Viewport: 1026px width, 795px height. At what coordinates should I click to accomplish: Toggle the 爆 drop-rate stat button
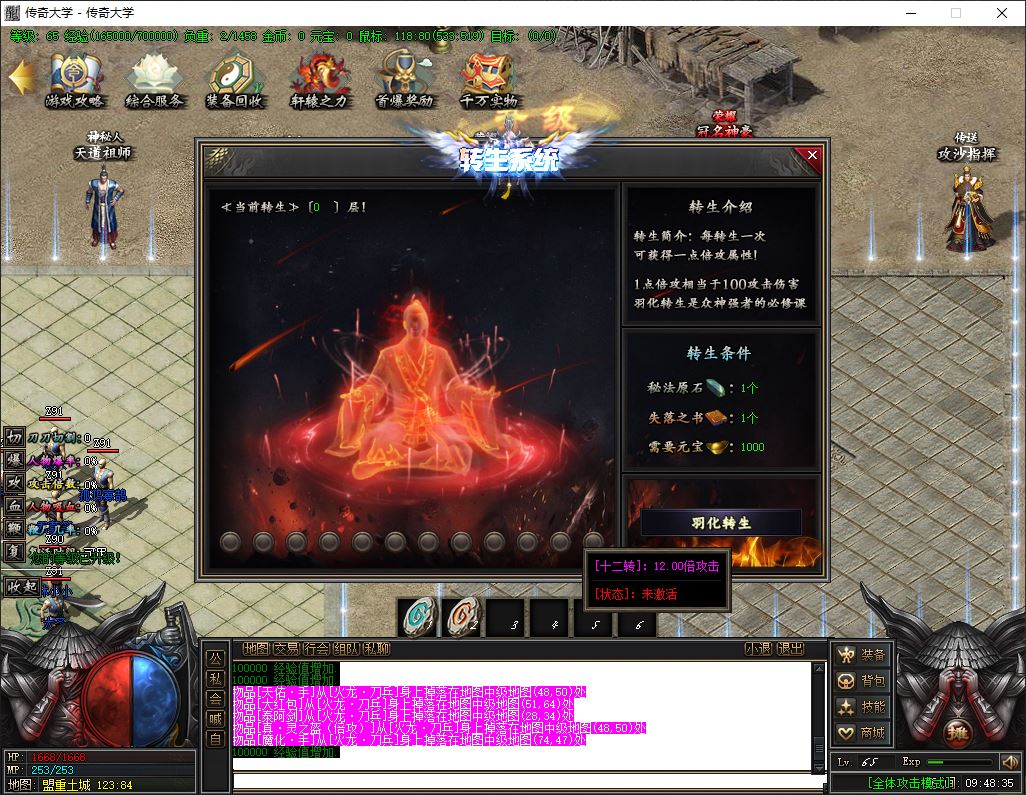click(x=14, y=460)
